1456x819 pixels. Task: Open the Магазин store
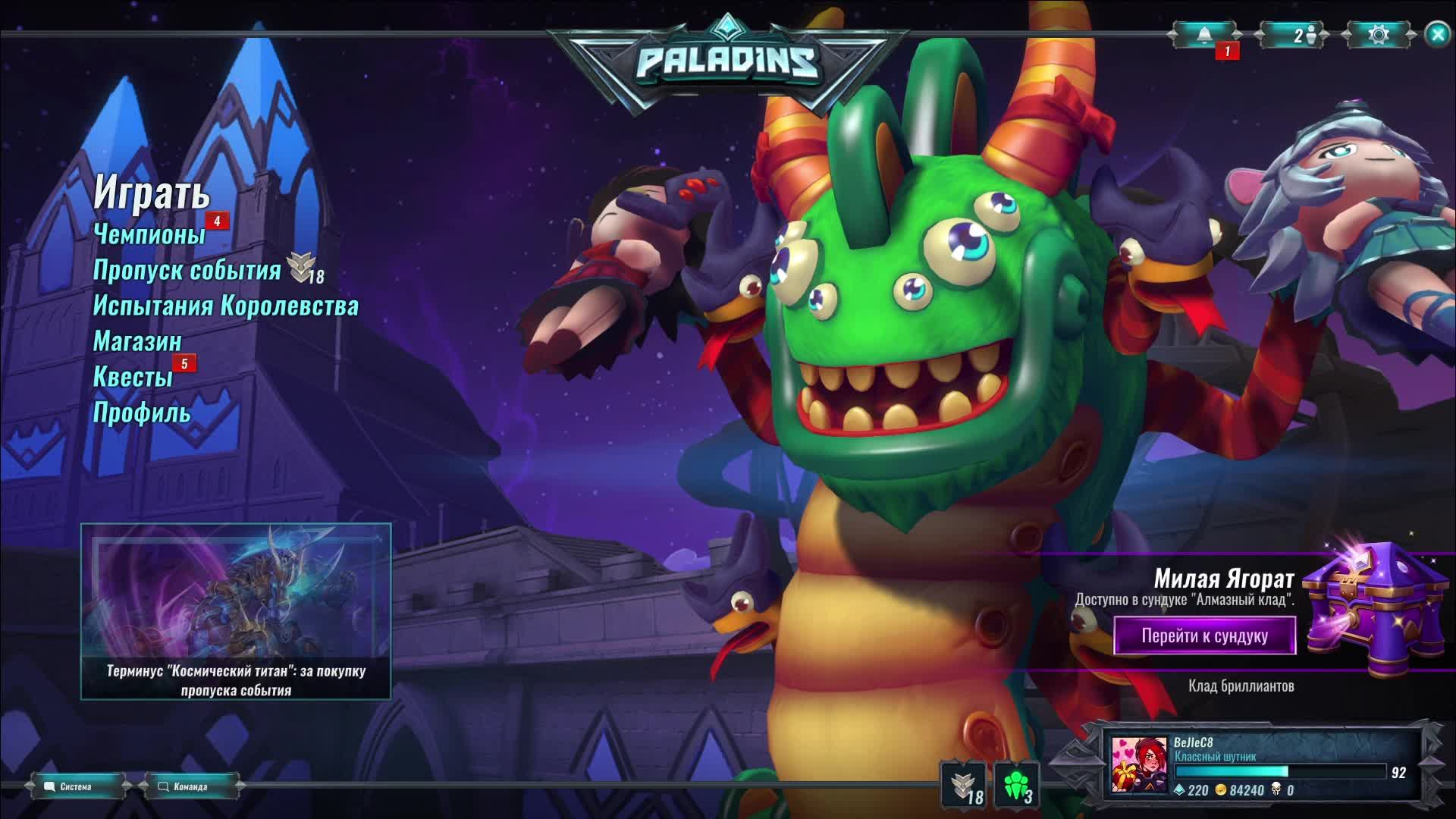pyautogui.click(x=137, y=341)
